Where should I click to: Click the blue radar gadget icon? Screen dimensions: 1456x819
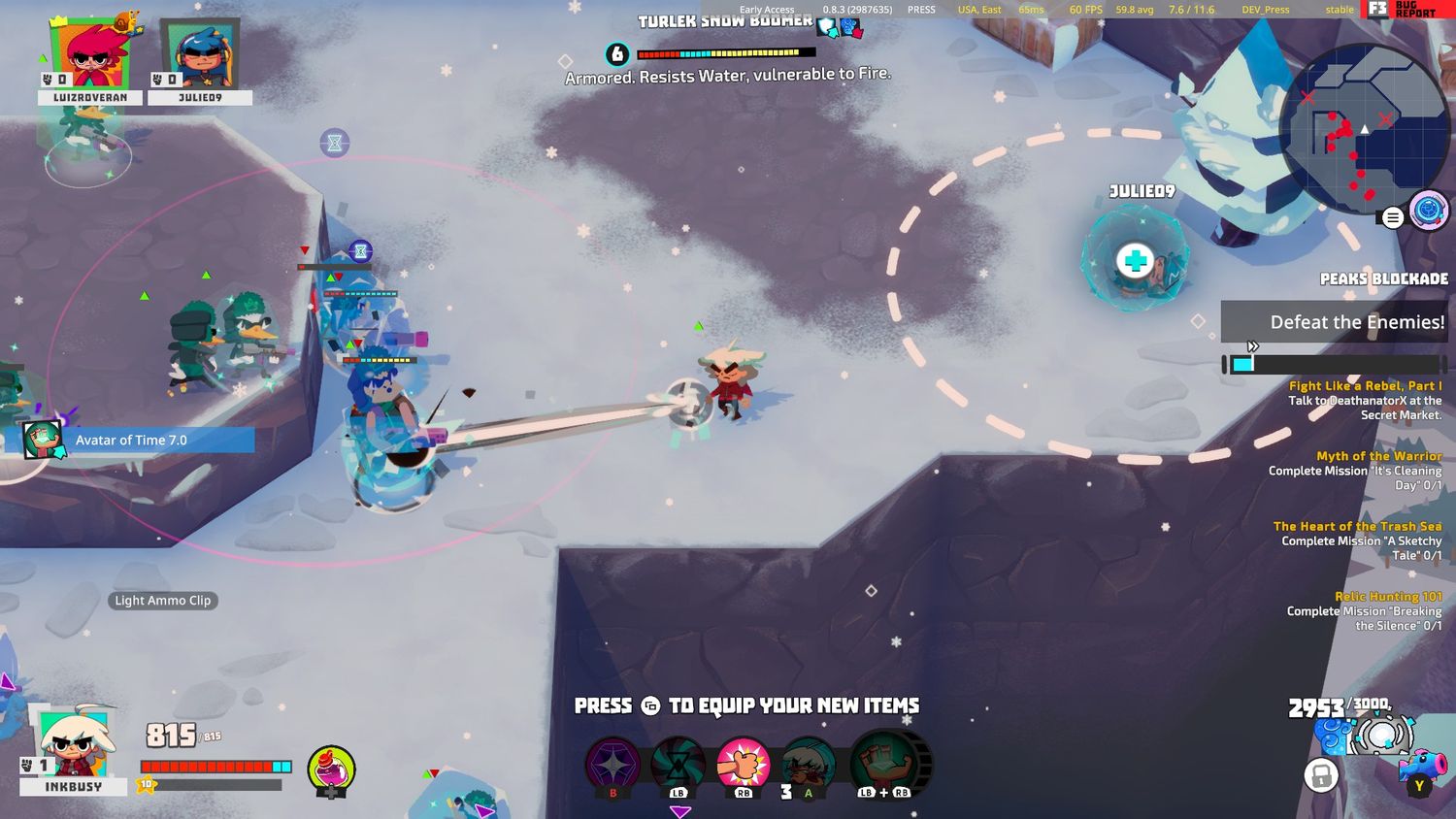tap(1429, 211)
